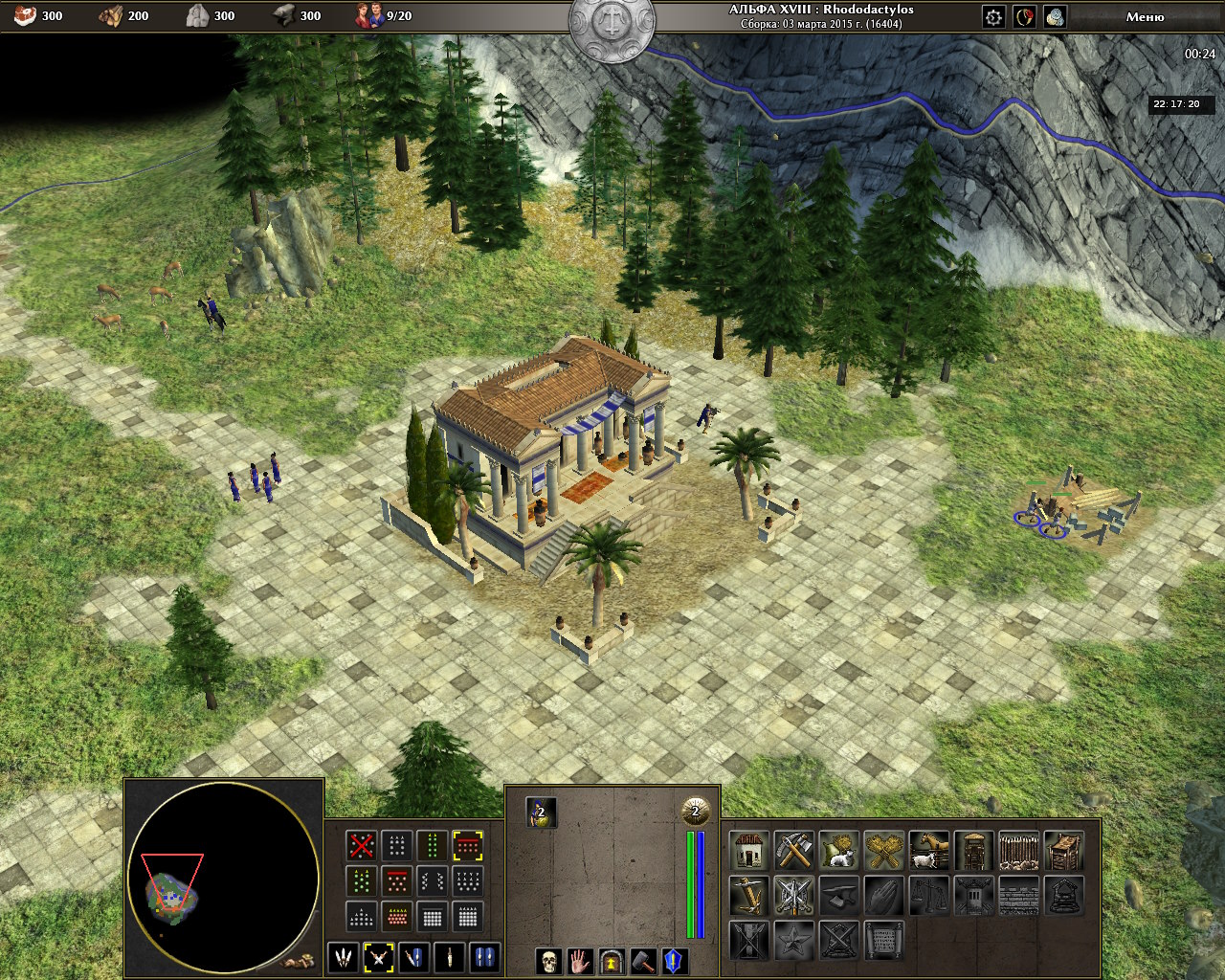The height and width of the screenshot is (980, 1225).
Task: Build a storehouse with pickaxe and axe
Action: [794, 850]
